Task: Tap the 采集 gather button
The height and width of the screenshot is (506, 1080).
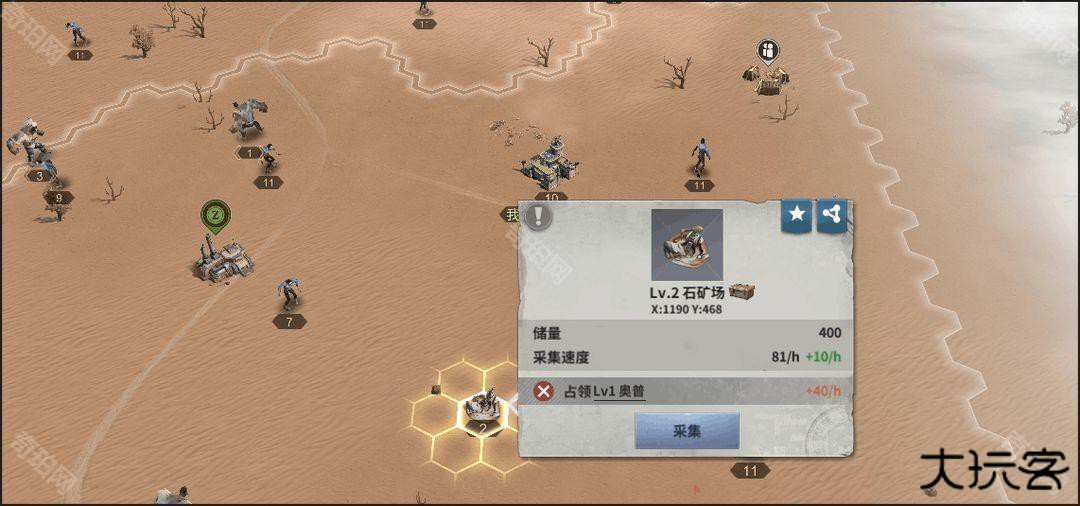Action: coord(687,431)
